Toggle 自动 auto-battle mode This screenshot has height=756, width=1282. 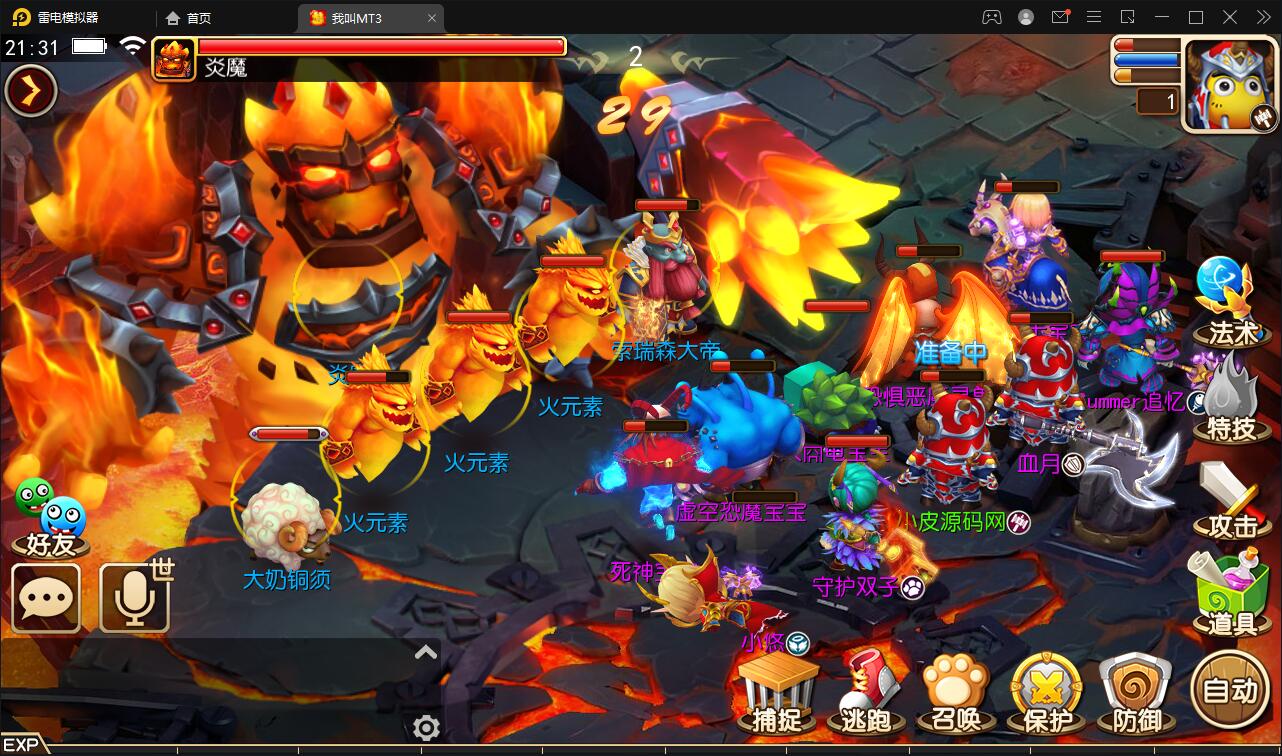click(1230, 689)
